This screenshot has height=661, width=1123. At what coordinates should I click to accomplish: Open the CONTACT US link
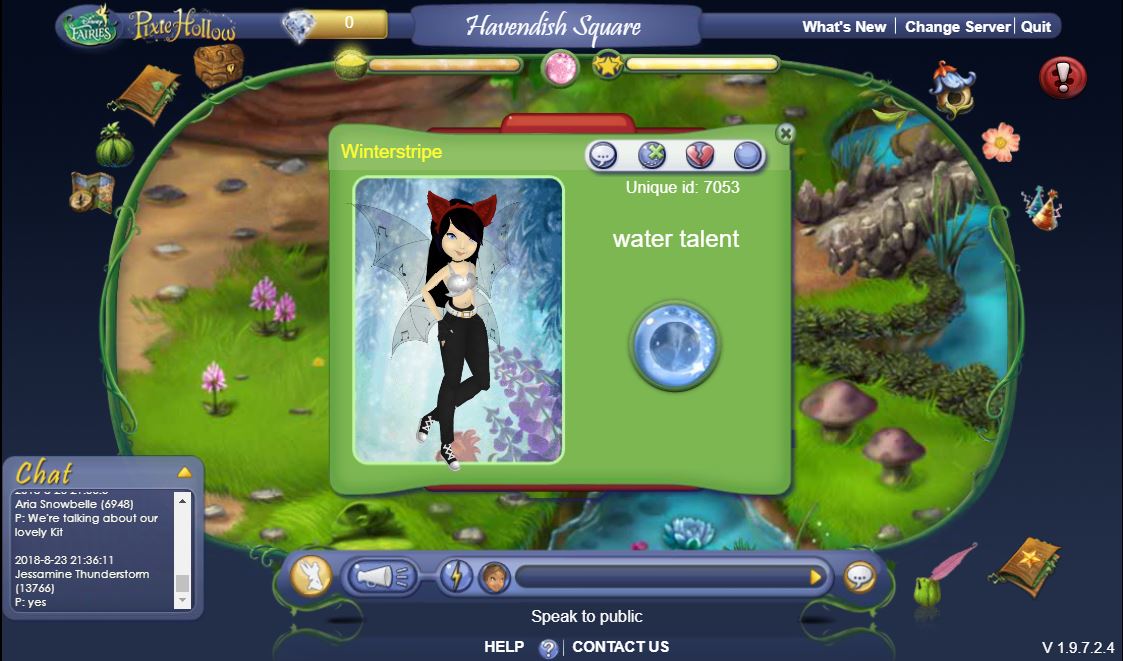pos(620,647)
